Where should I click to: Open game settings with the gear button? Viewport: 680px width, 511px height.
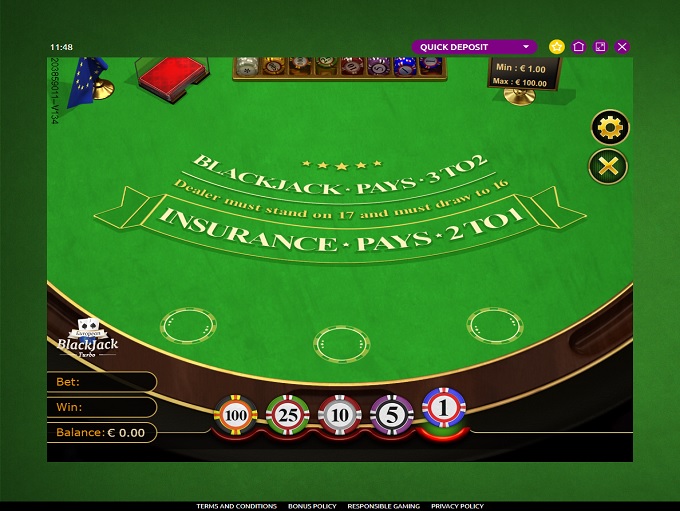tap(609, 127)
